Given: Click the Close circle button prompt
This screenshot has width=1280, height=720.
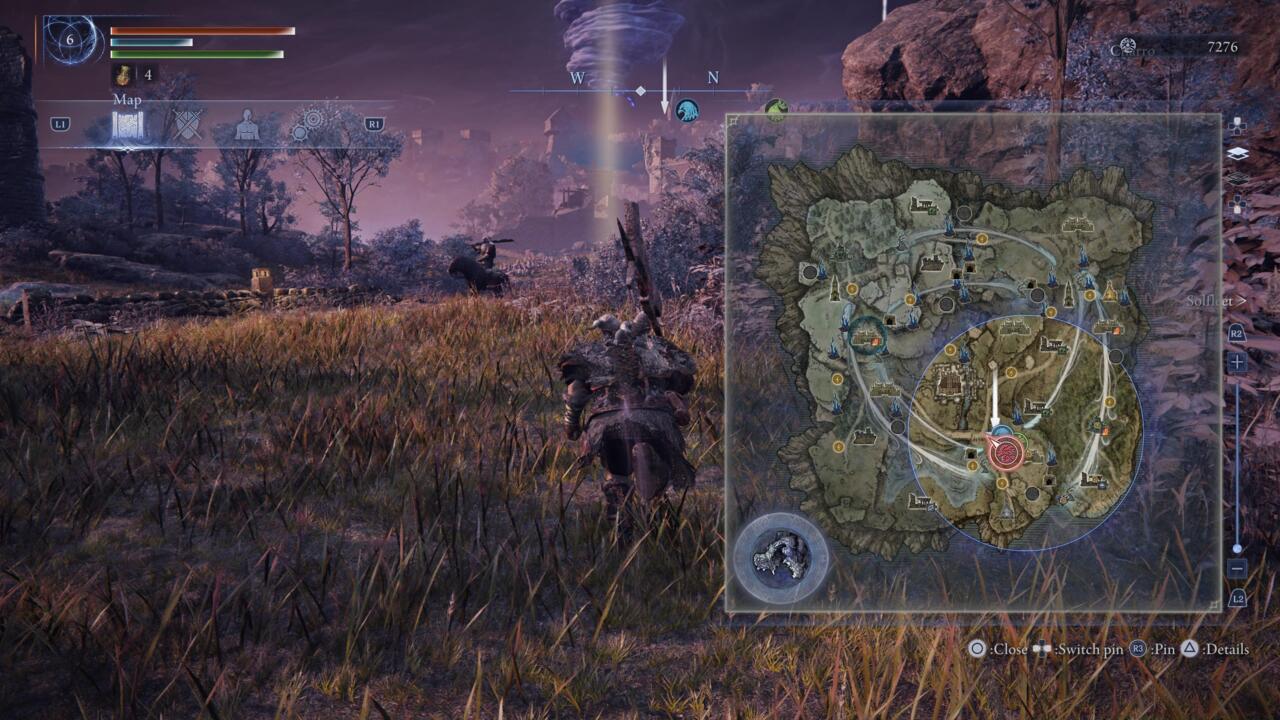Looking at the screenshot, I should pyautogui.click(x=978, y=648).
